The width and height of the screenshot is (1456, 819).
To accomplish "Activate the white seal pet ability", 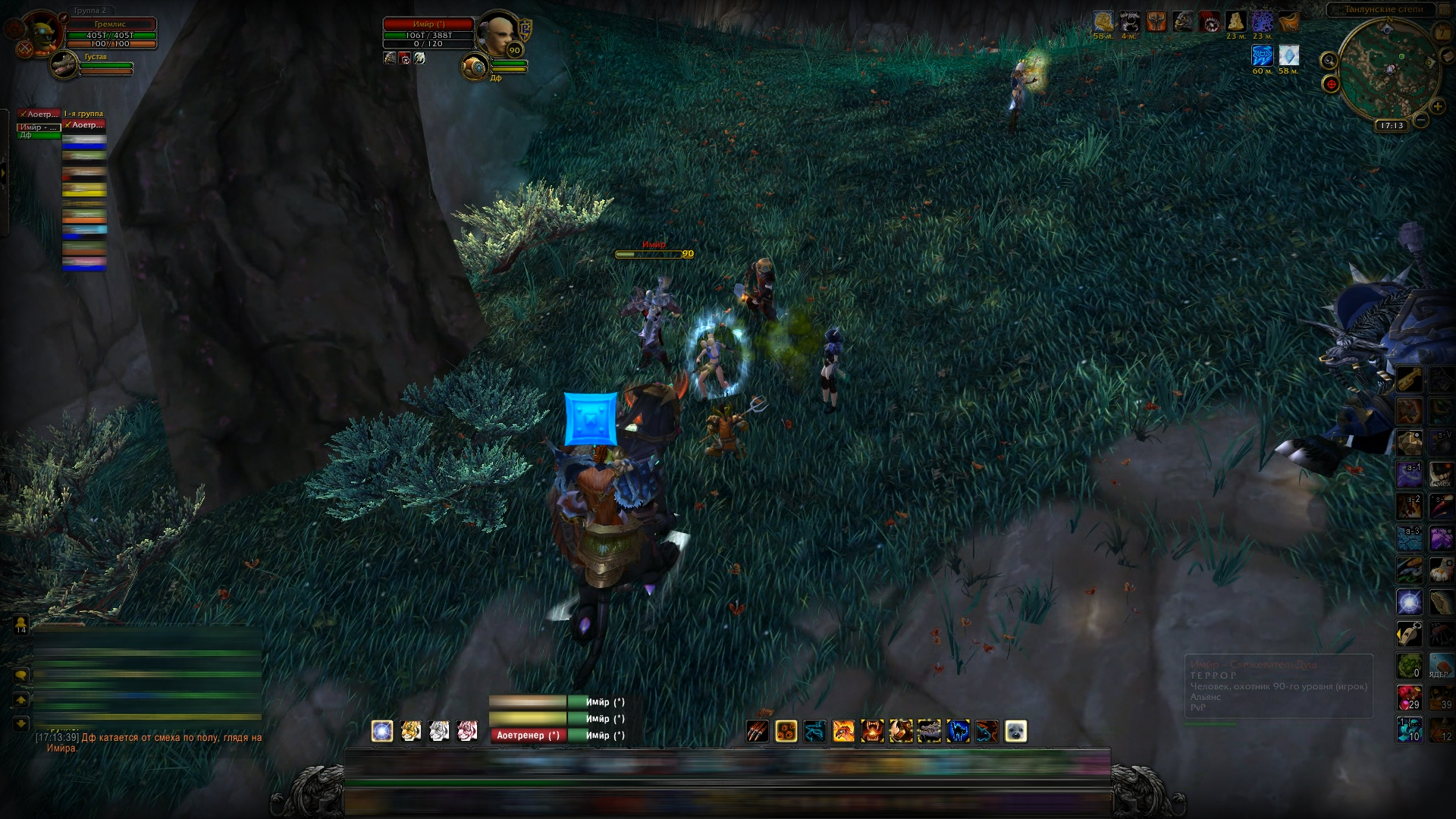I will click(1015, 731).
